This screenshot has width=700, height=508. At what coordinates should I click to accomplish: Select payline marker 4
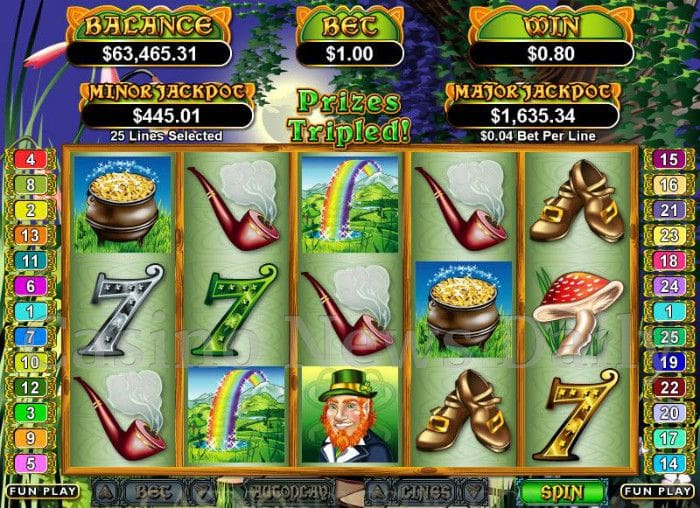30,159
